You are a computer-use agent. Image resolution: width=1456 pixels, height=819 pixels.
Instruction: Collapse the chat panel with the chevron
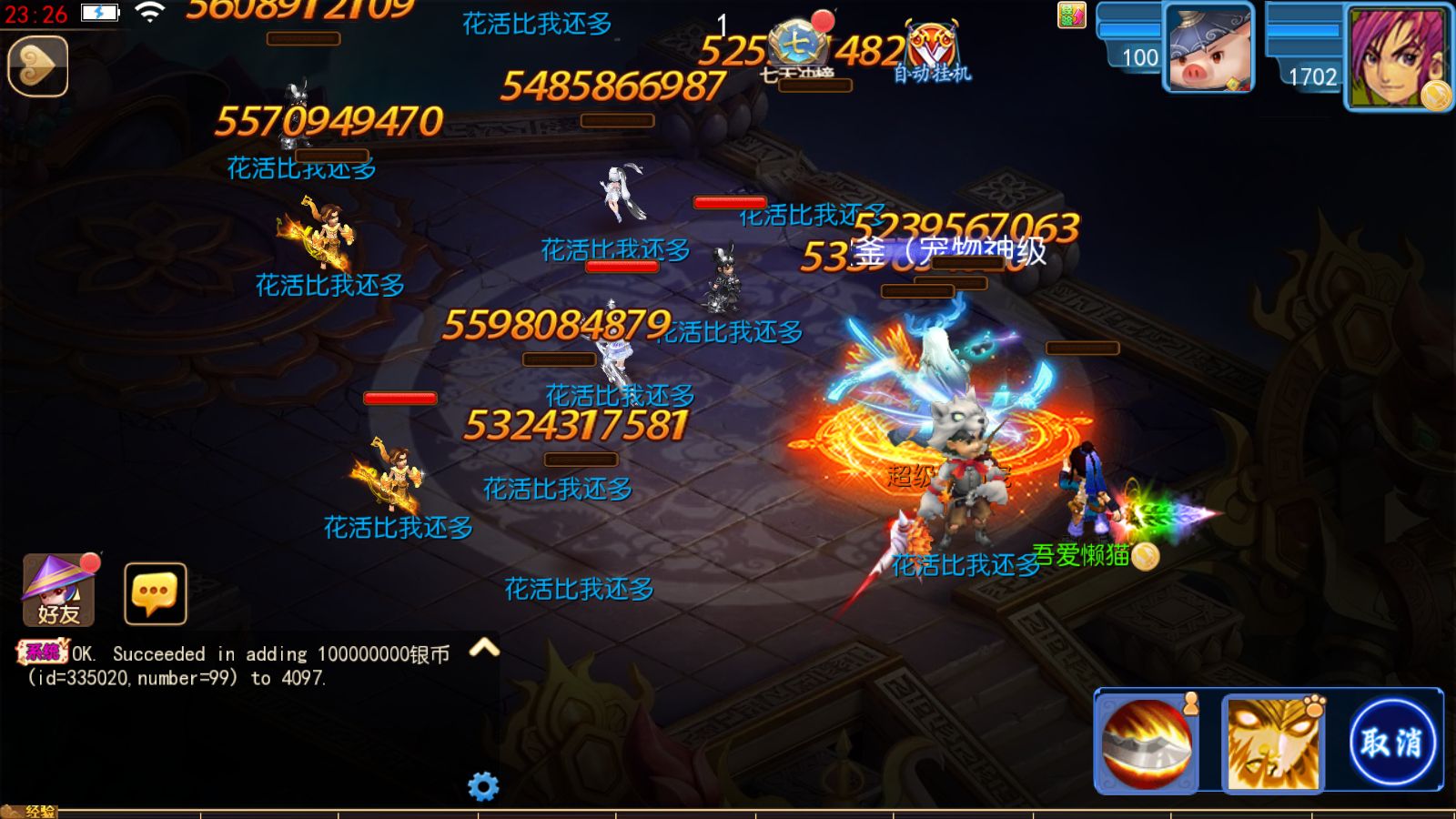coord(485,646)
